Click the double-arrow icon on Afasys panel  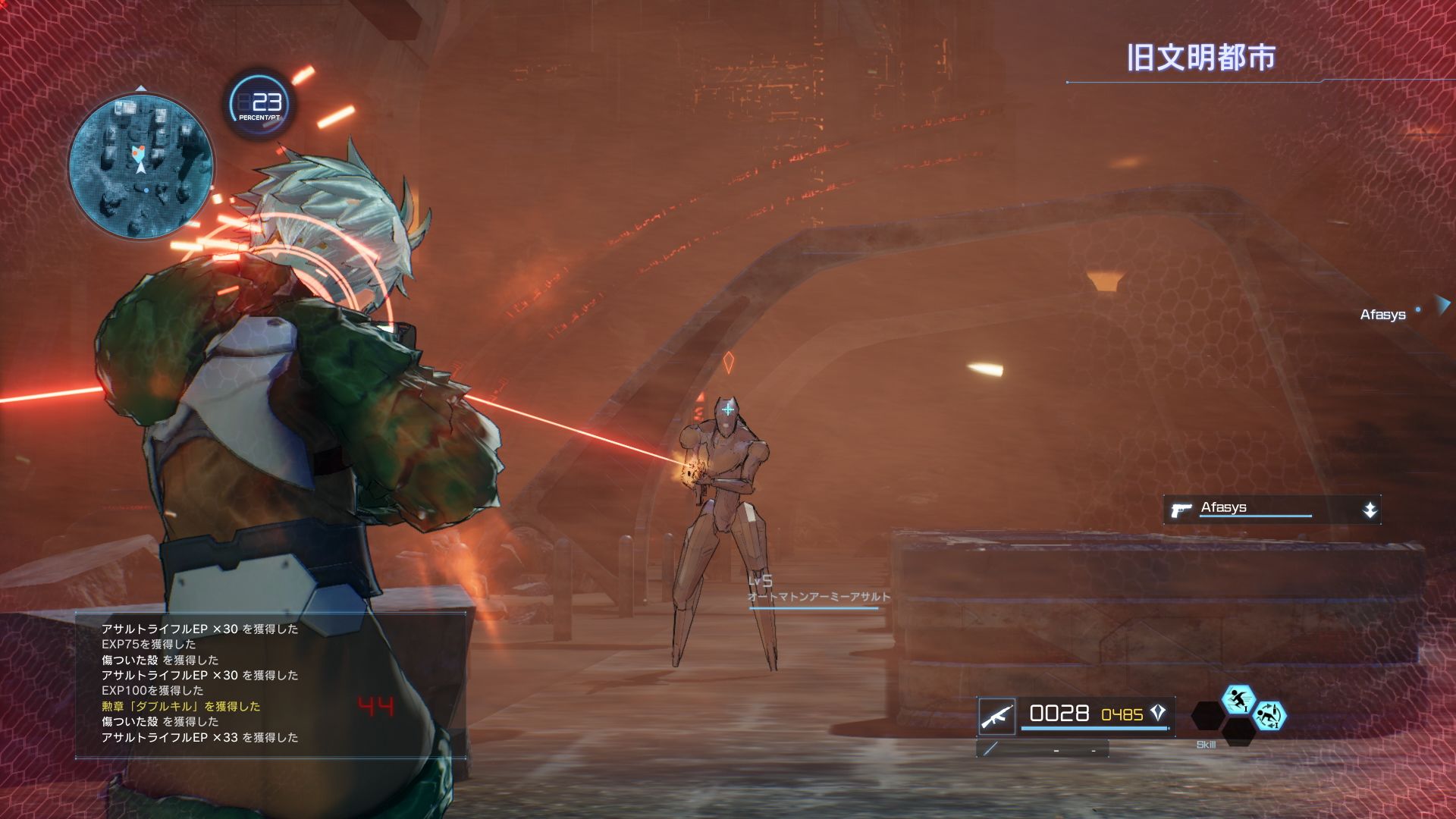[x=1370, y=510]
